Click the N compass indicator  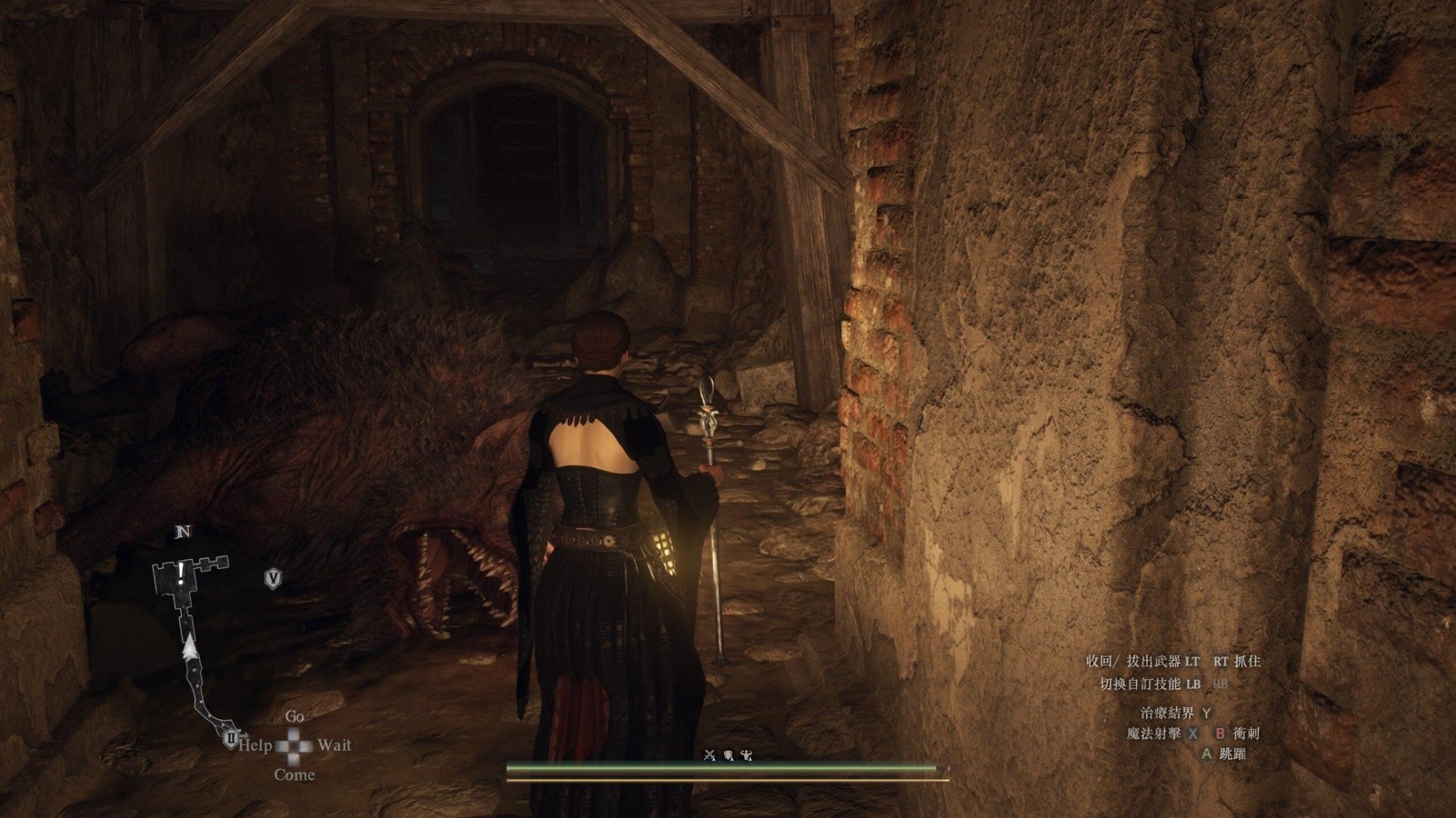[x=183, y=532]
